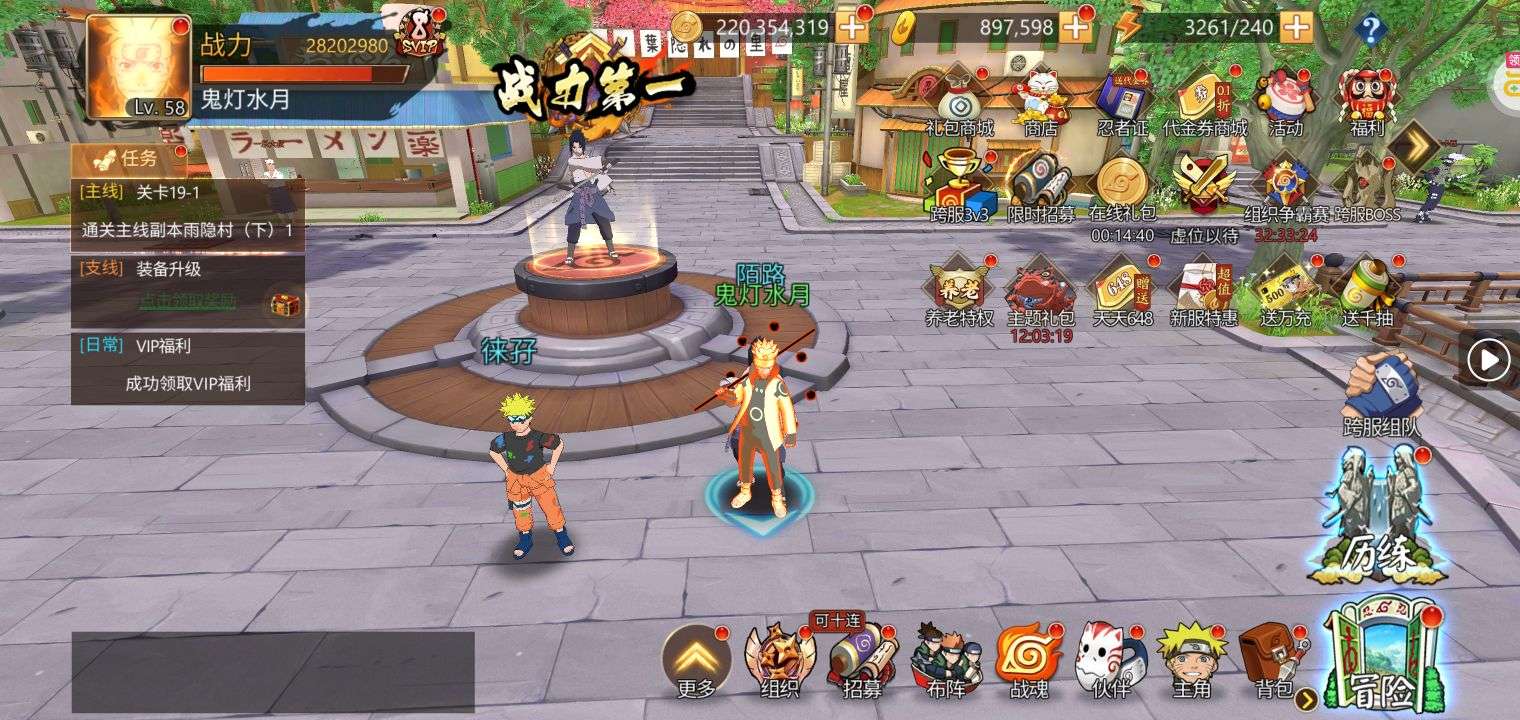Claim the 在线礼包 online gift
This screenshot has width=1520, height=720.
(x=1122, y=186)
